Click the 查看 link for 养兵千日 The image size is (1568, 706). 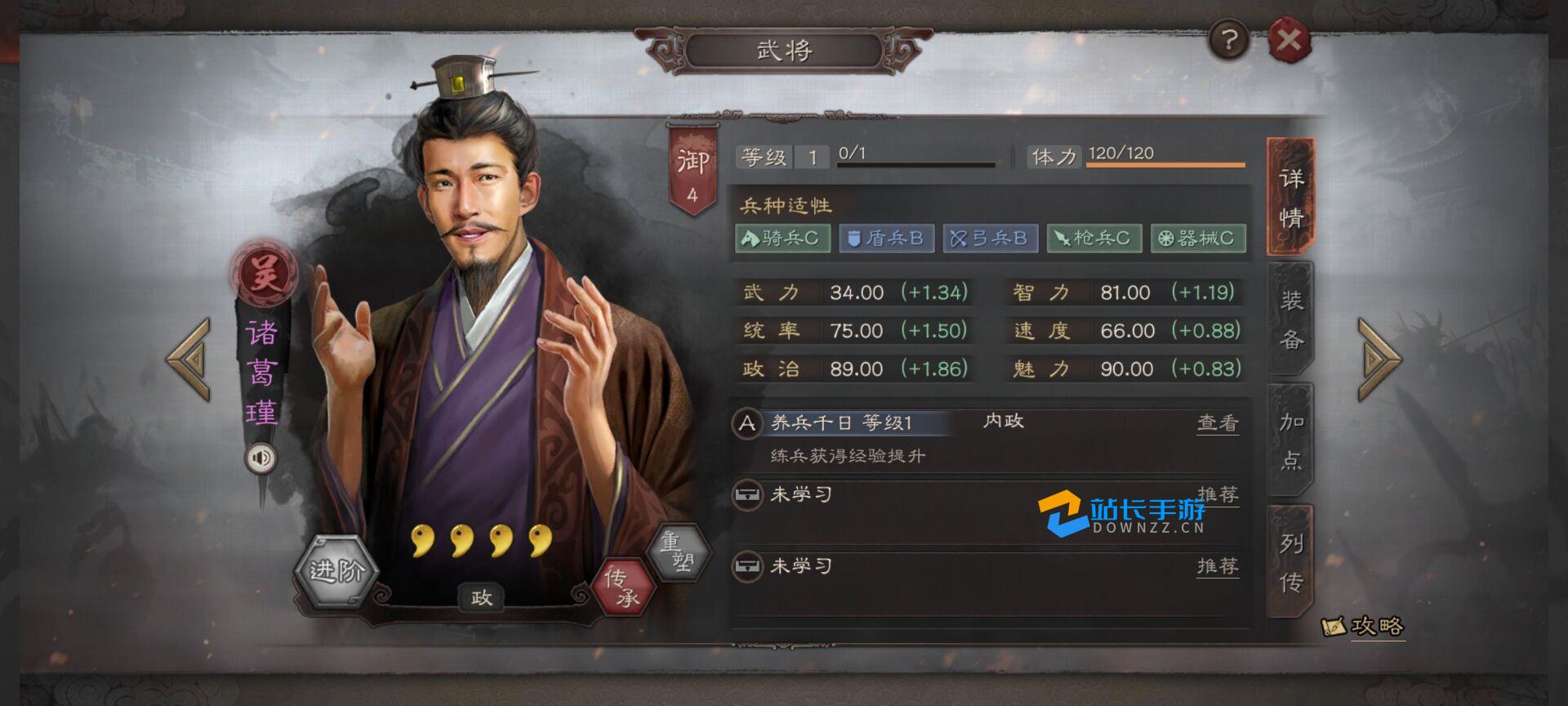1217,422
